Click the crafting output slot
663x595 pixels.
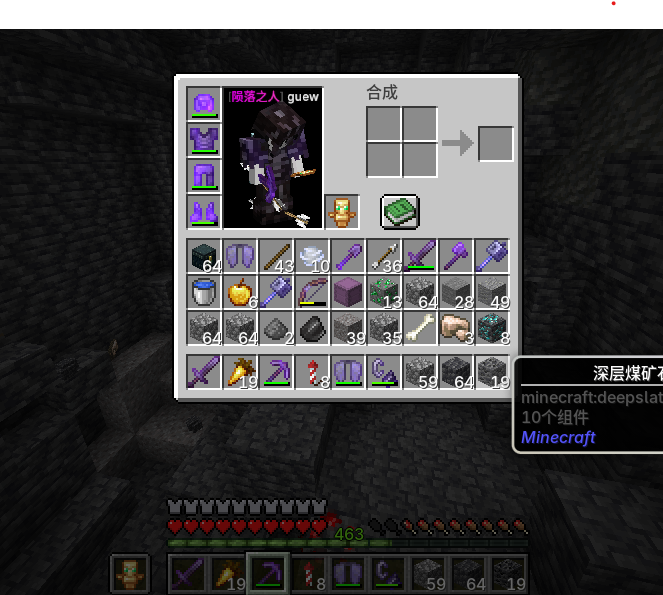tap(495, 144)
